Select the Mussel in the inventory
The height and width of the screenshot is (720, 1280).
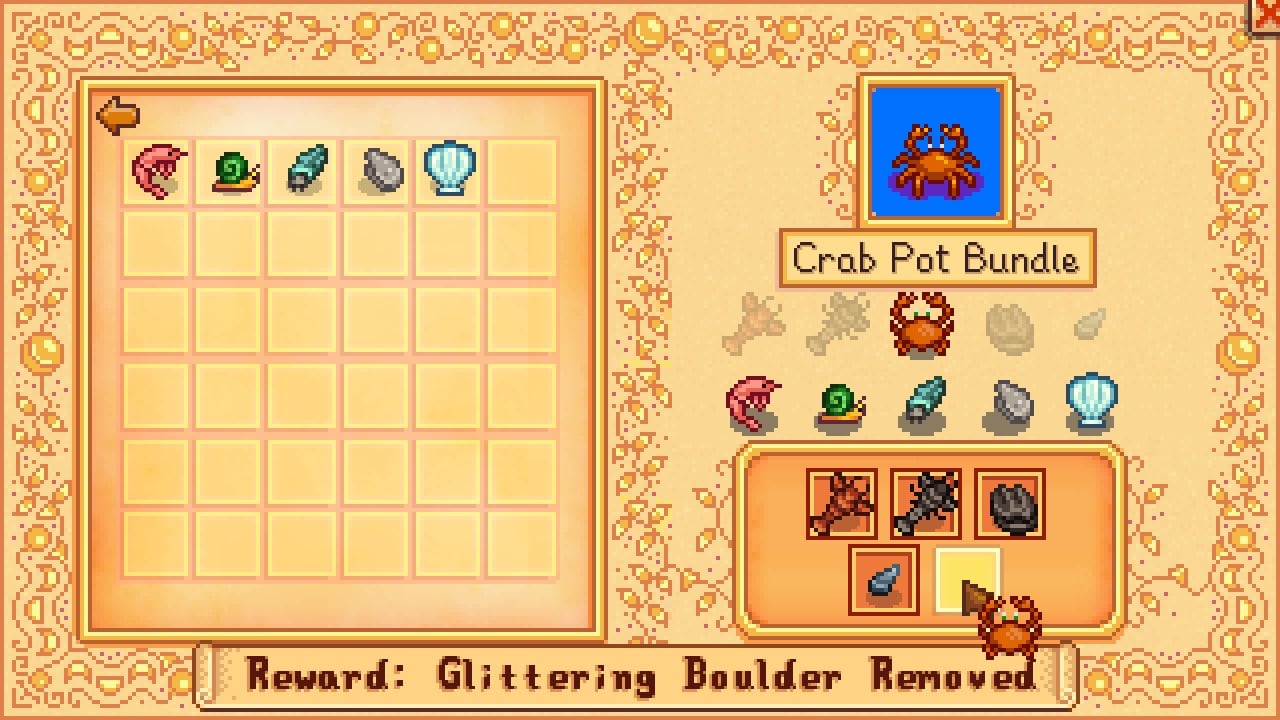[376, 168]
